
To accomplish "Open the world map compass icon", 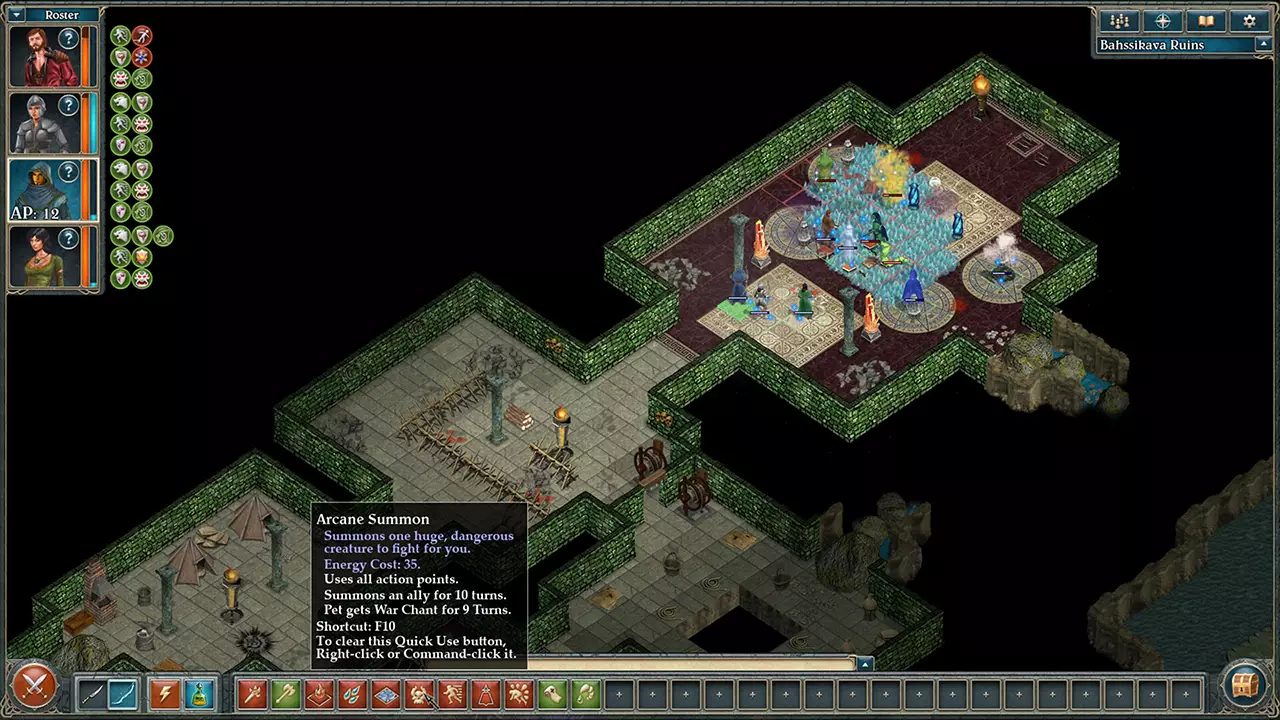I will coord(1162,20).
